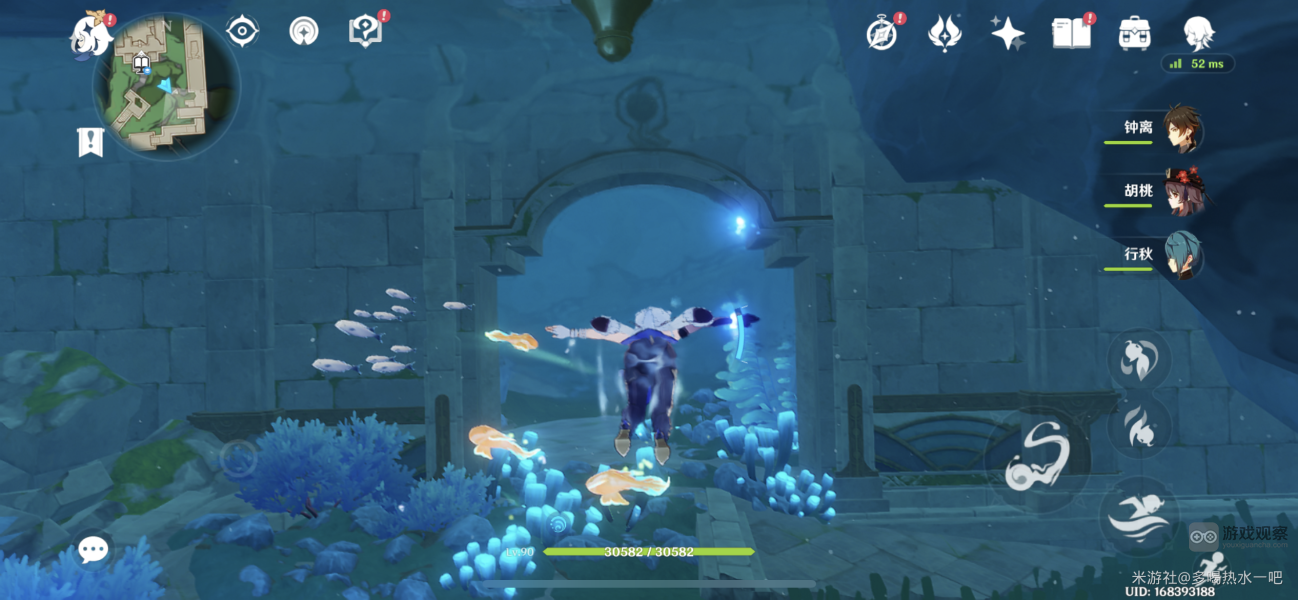Open the winged battle pass icon

tap(943, 34)
